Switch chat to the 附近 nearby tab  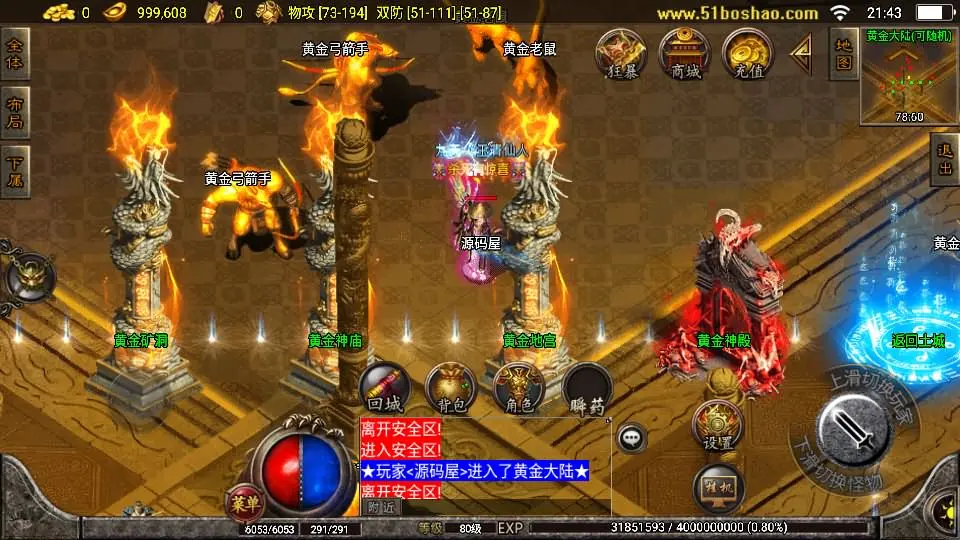380,507
